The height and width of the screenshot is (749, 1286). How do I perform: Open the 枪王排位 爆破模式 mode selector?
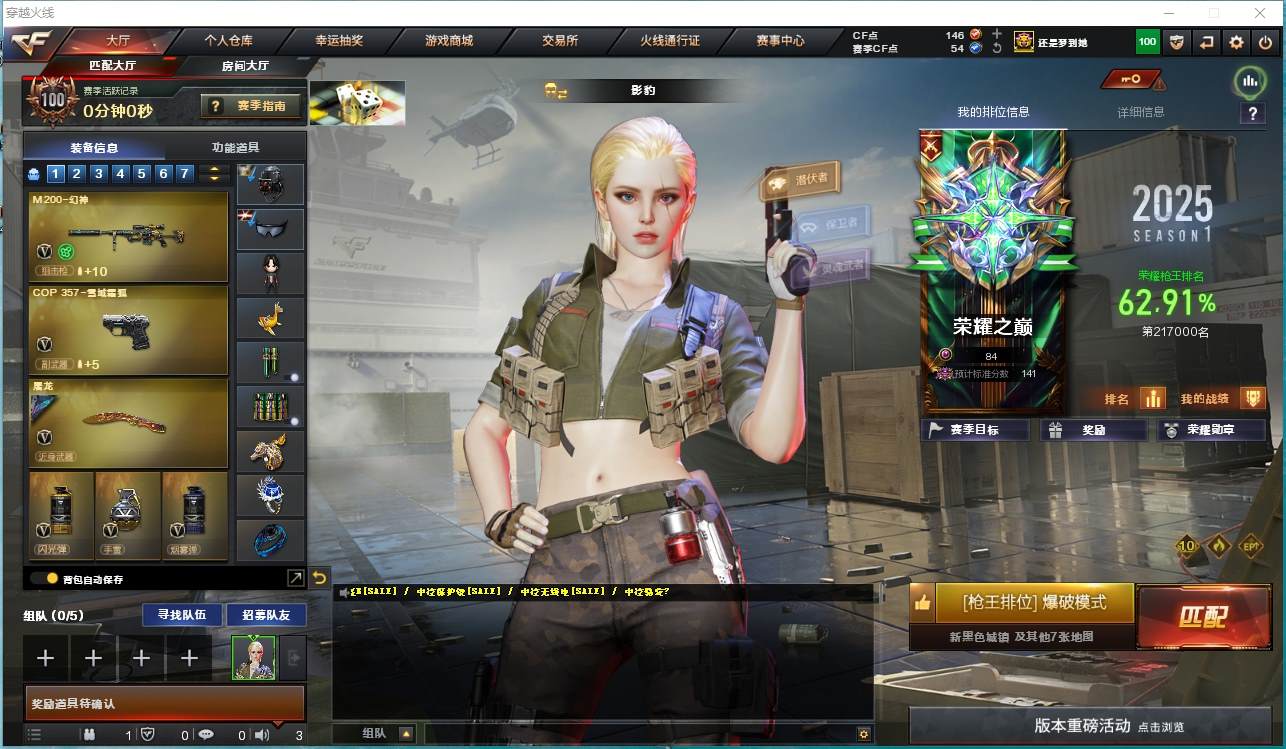(x=1034, y=603)
